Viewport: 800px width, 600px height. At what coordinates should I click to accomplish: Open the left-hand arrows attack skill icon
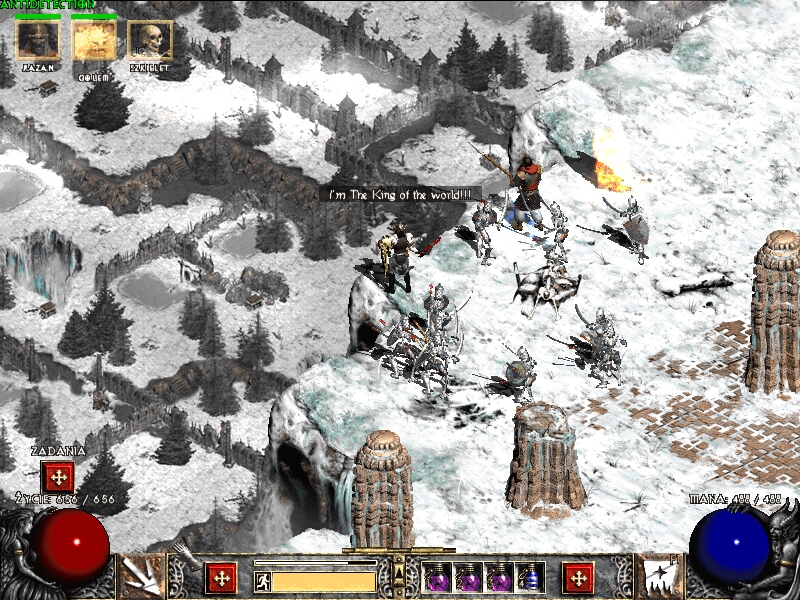tap(141, 577)
